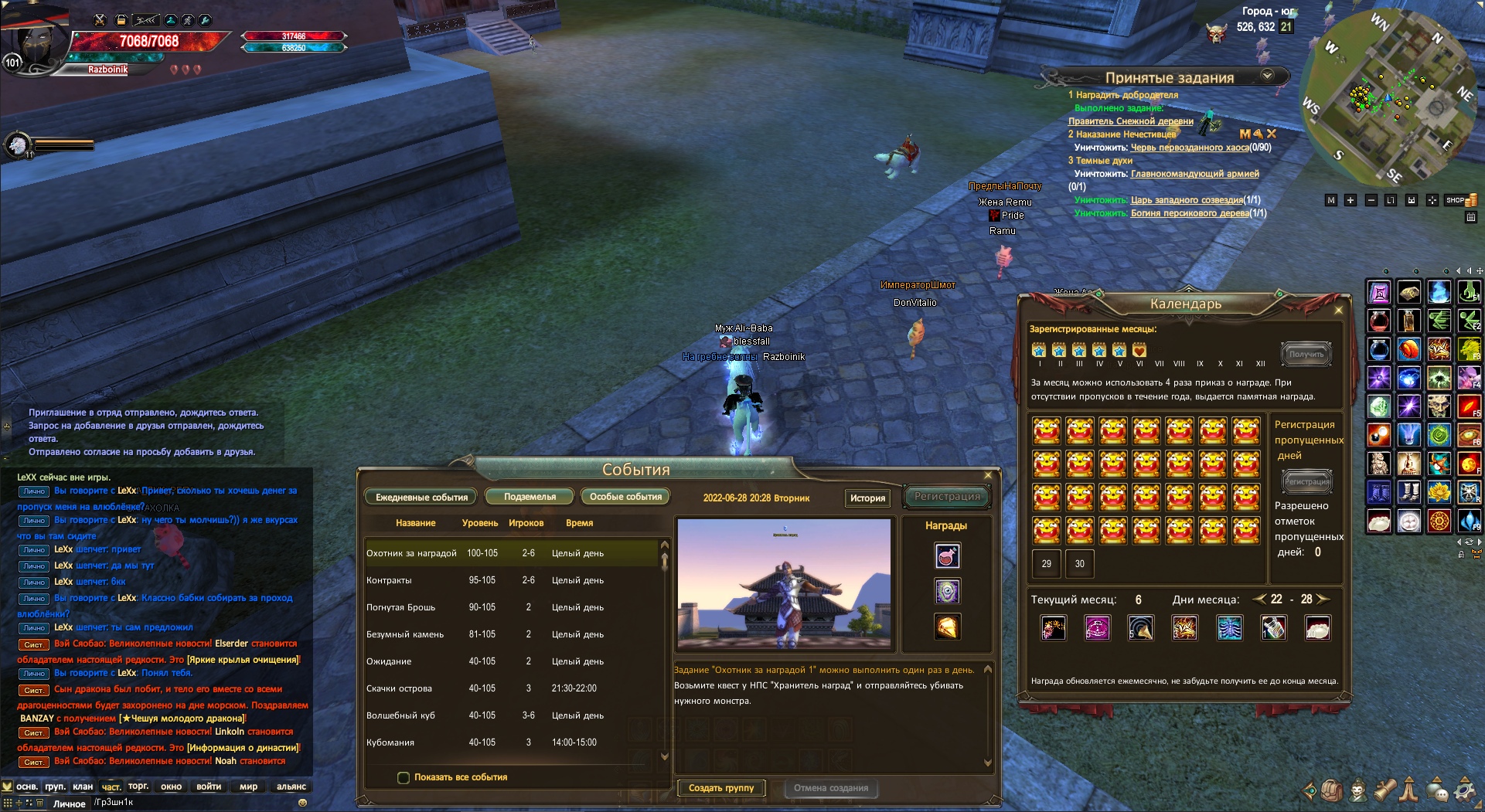1485x812 pixels.
Task: Advance to the next week in calendar
Action: 1323,600
